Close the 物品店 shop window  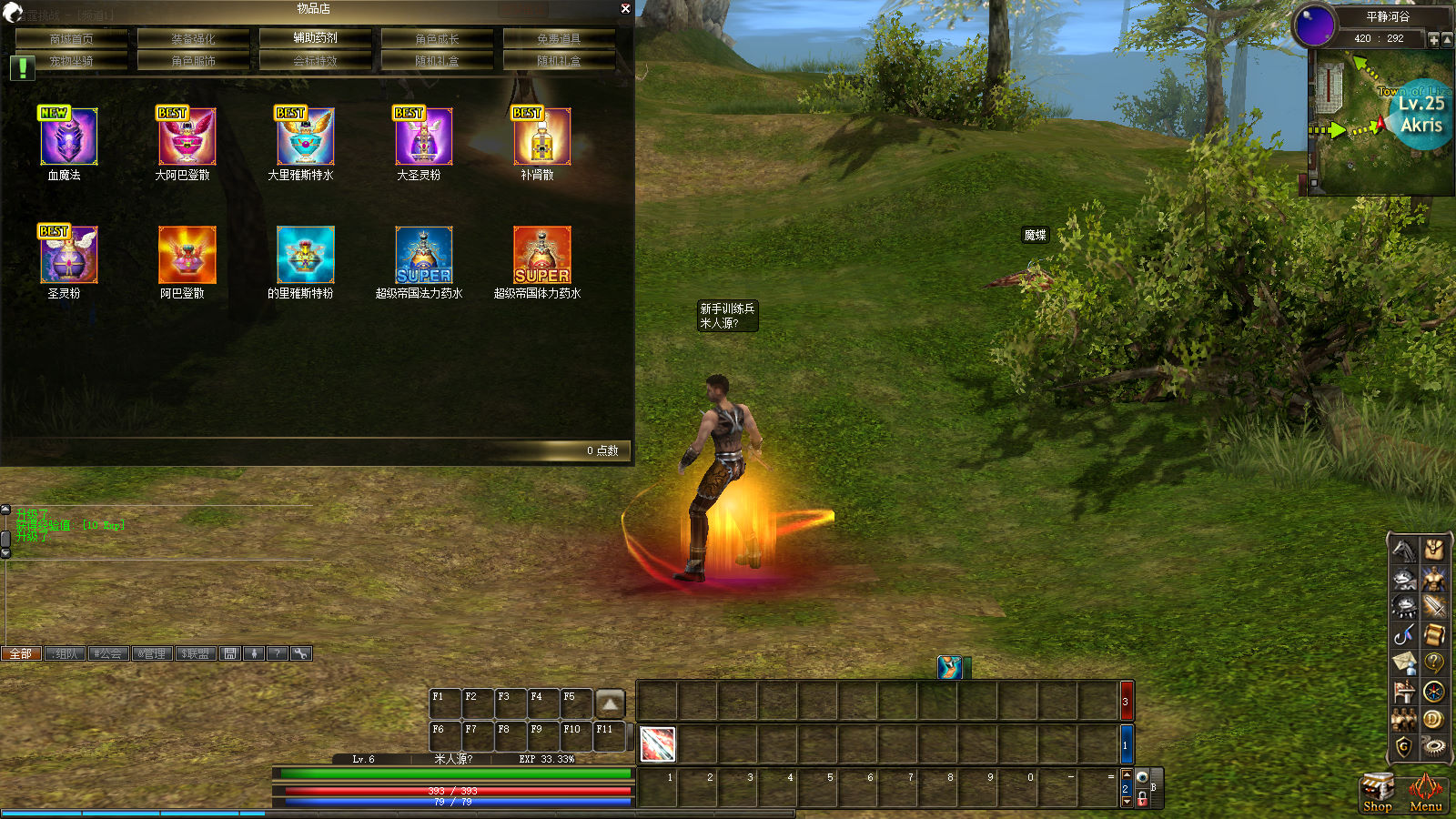625,8
